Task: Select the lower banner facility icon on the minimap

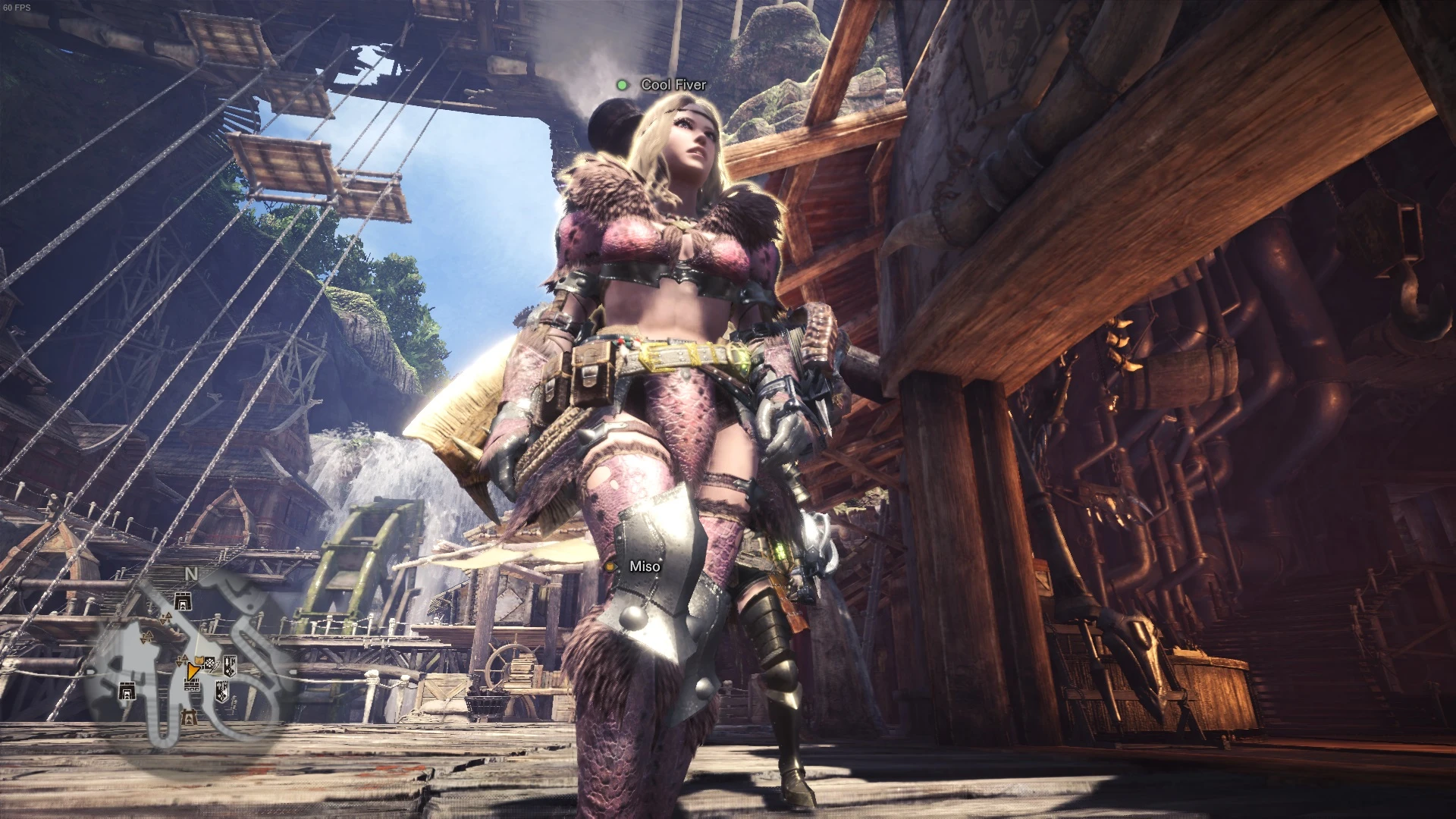Action: click(x=222, y=692)
